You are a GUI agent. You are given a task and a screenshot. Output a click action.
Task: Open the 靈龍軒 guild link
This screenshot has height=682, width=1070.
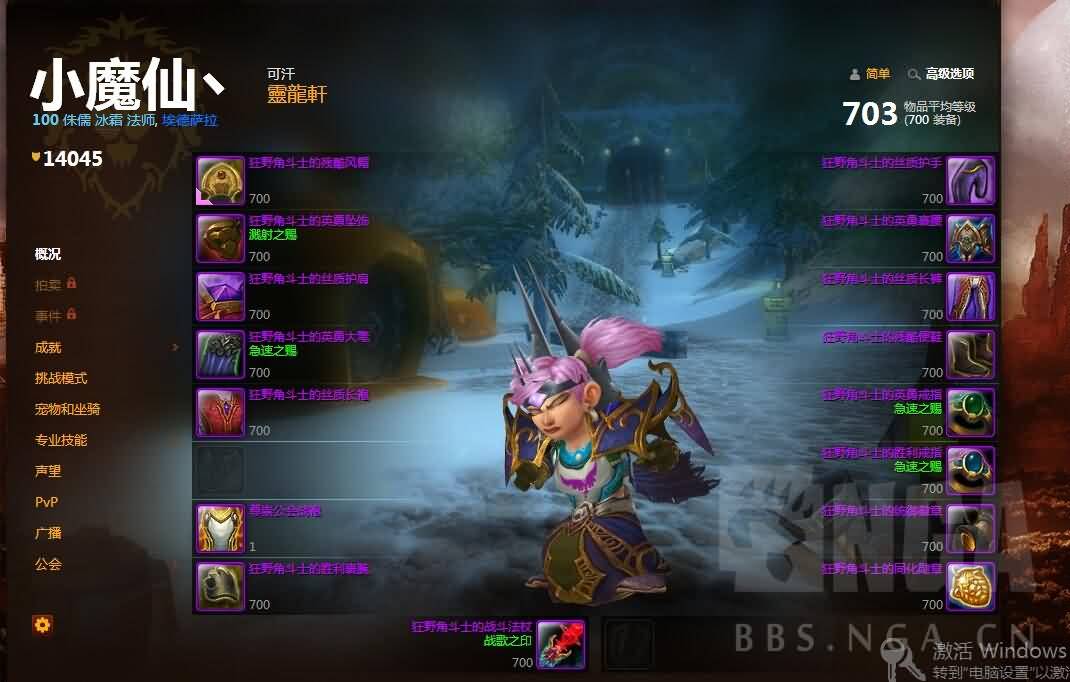pos(297,95)
